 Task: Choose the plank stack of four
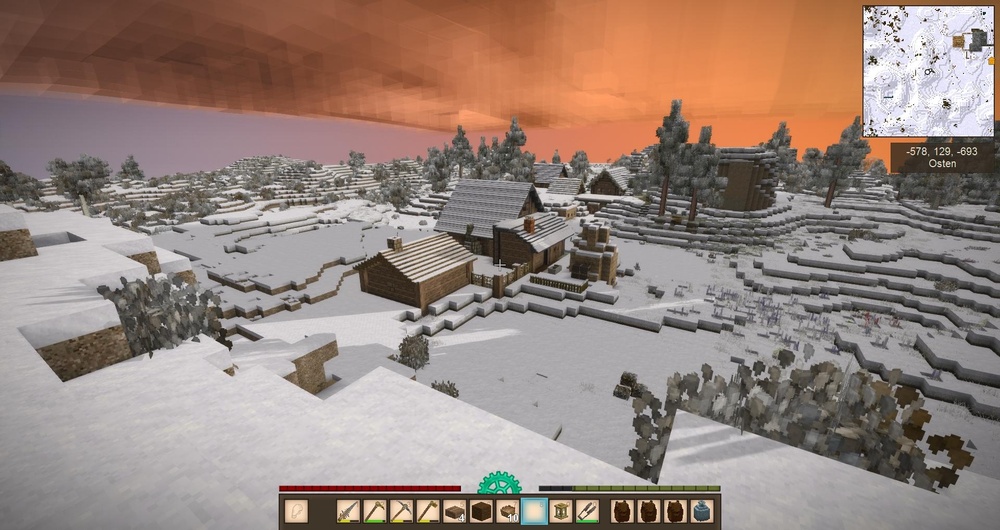click(x=454, y=511)
